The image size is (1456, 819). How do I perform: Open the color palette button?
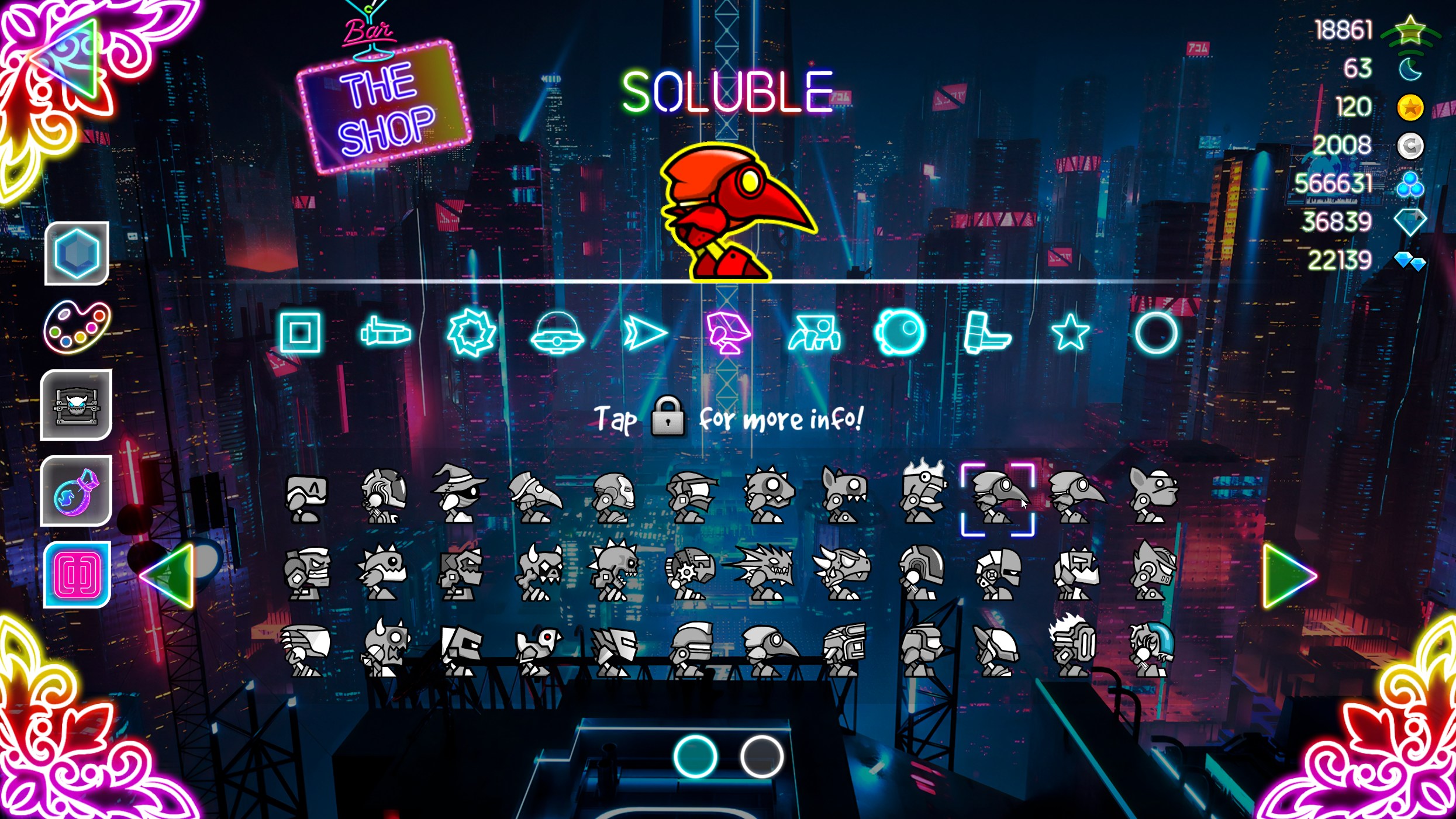[77, 327]
